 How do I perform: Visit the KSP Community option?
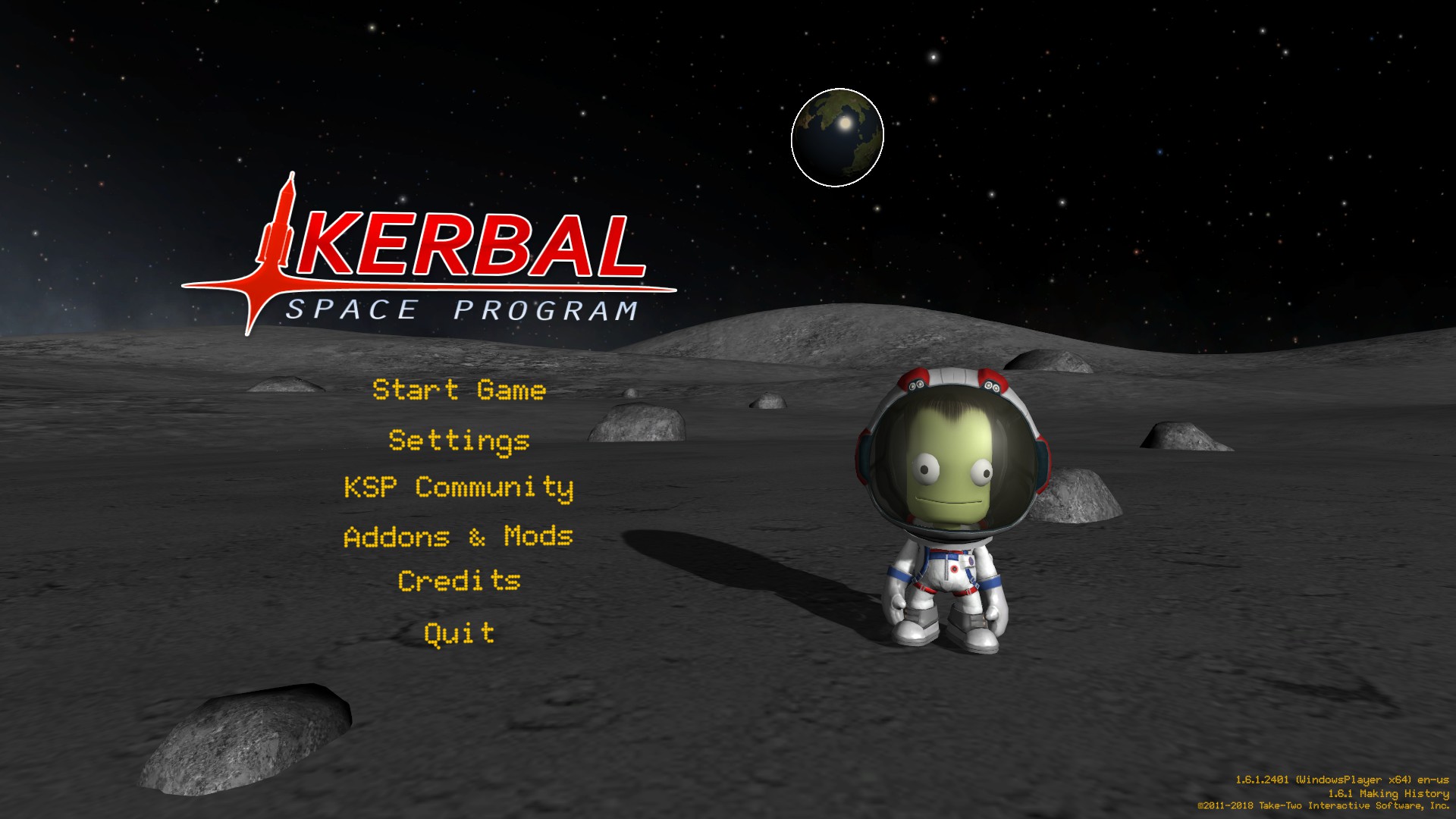[459, 488]
